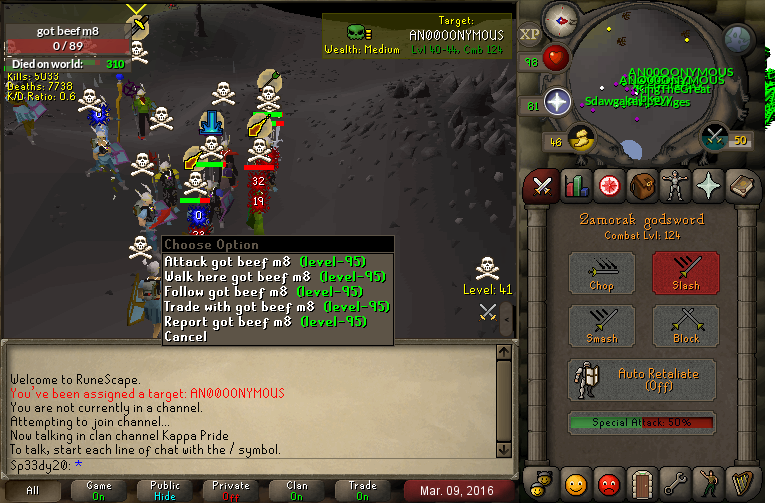Choose the Block attack style
The image size is (775, 504).
point(686,326)
